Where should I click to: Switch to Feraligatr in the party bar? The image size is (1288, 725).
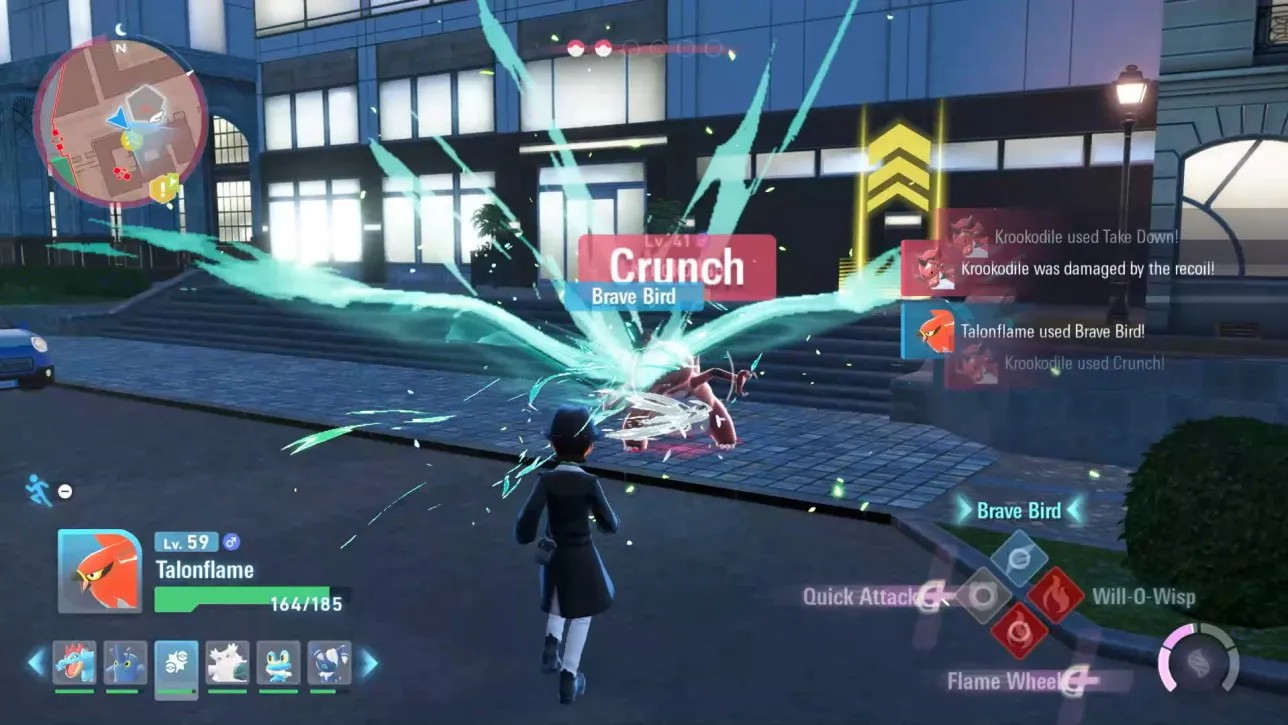tap(74, 663)
